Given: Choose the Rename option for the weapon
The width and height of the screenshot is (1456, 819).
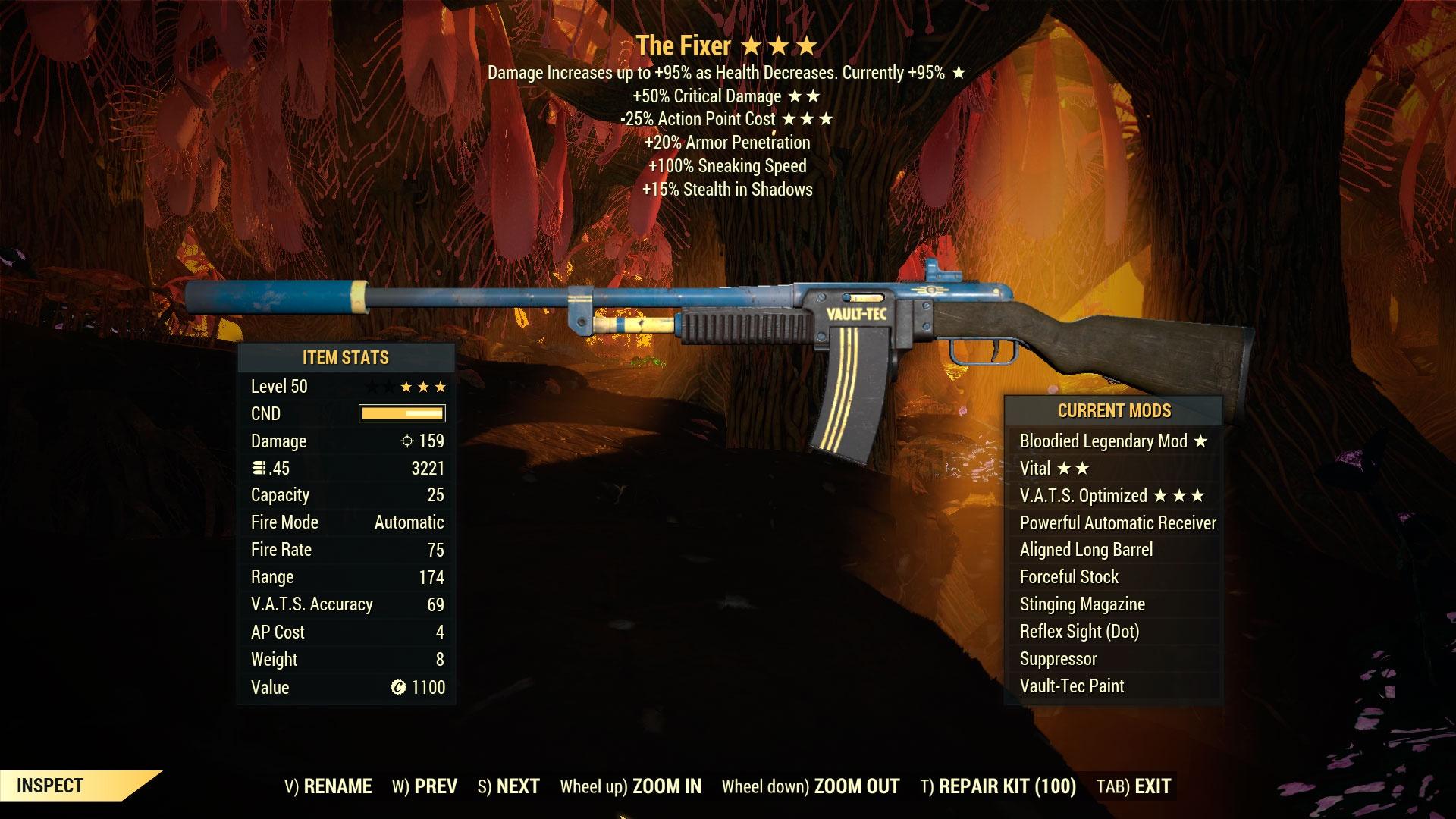Looking at the screenshot, I should pos(328,786).
